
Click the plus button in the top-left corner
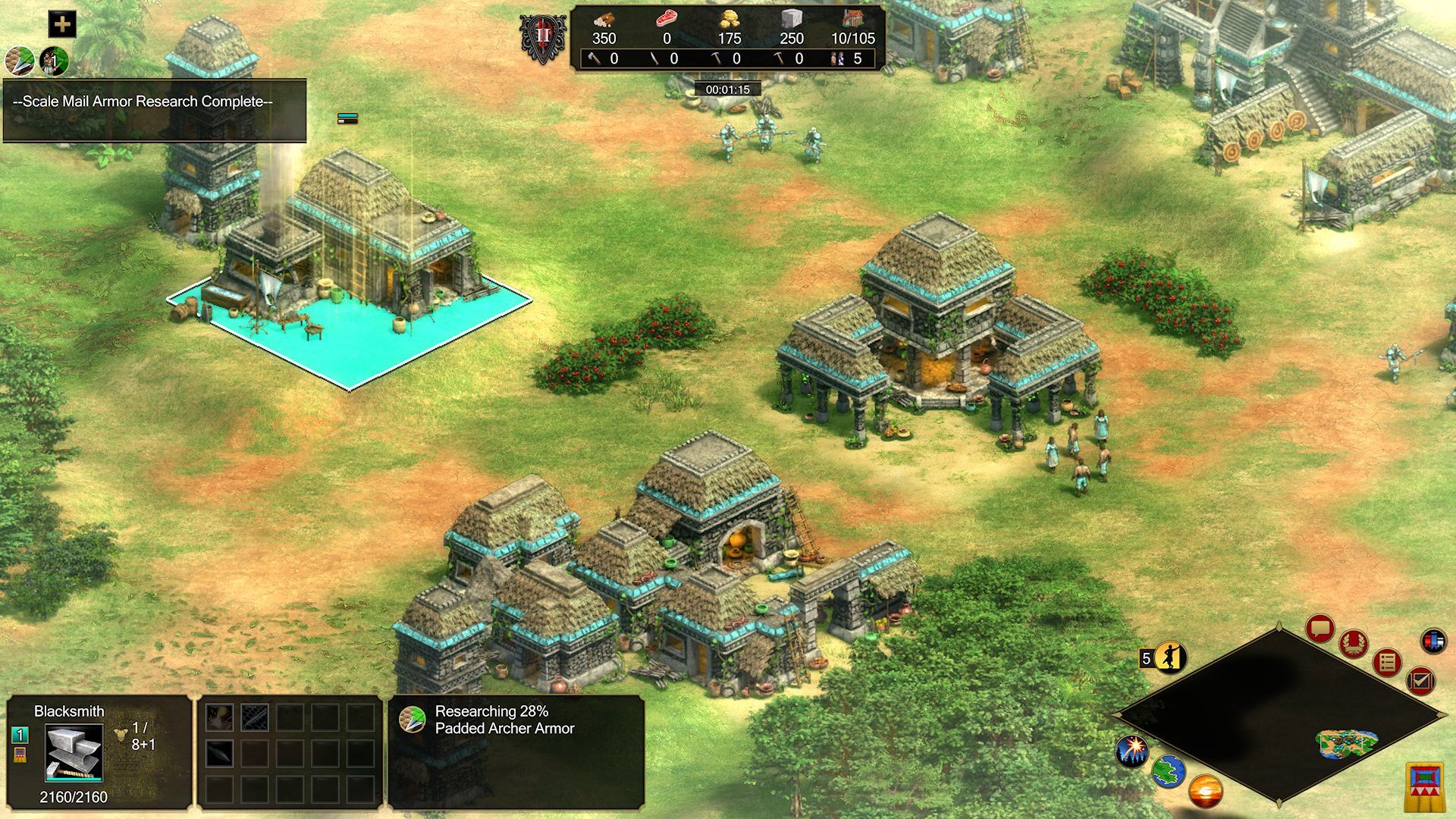(62, 24)
